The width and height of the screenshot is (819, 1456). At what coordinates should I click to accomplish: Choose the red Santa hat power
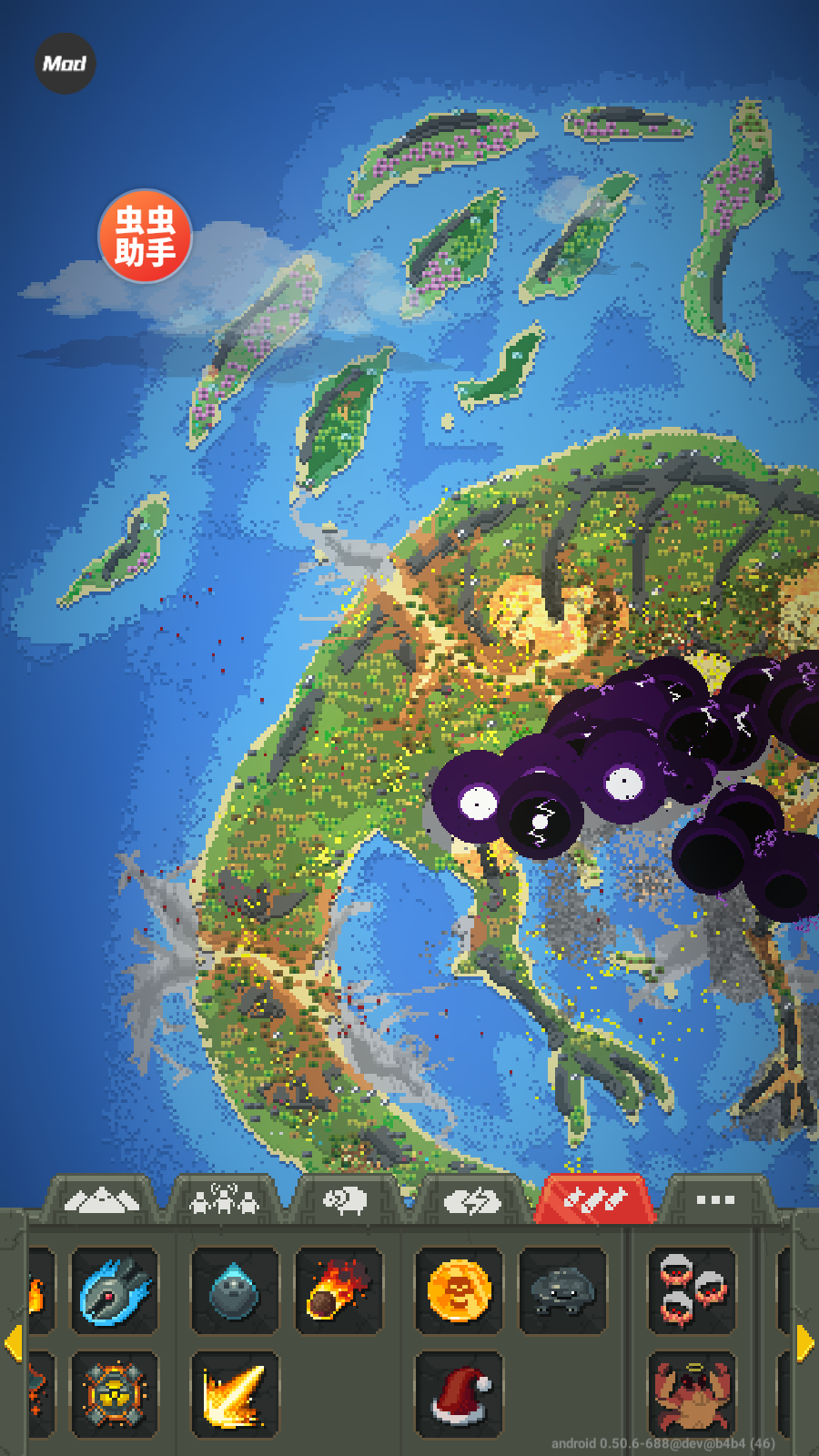click(x=458, y=1394)
